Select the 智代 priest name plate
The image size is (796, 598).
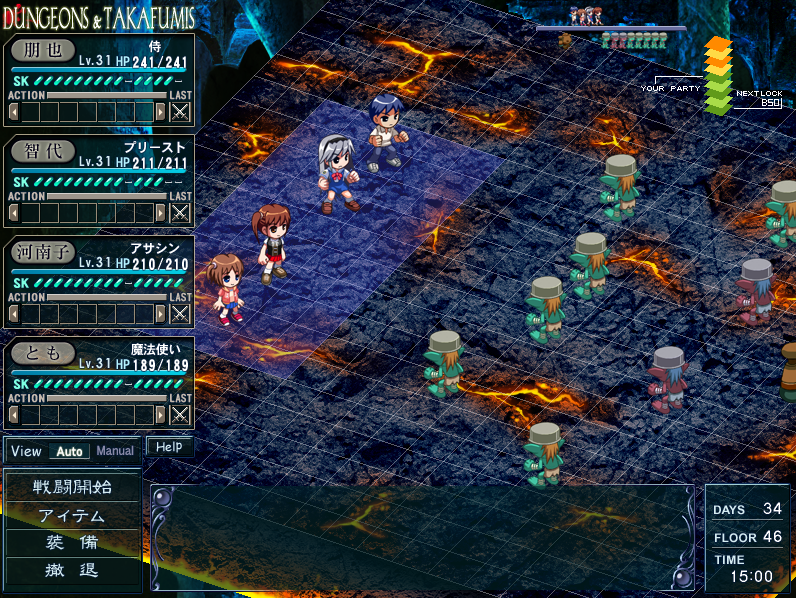coord(43,152)
